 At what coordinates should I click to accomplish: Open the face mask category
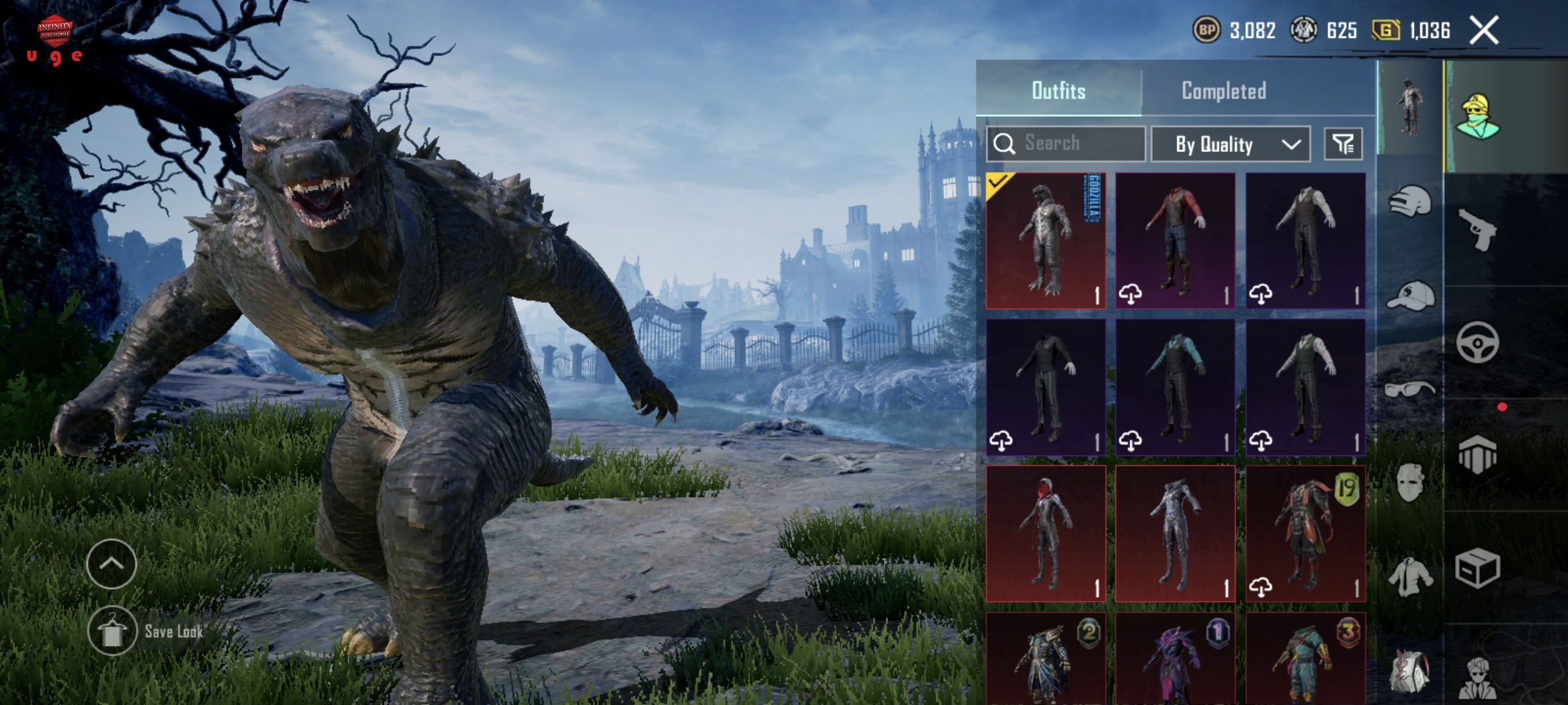[1410, 482]
